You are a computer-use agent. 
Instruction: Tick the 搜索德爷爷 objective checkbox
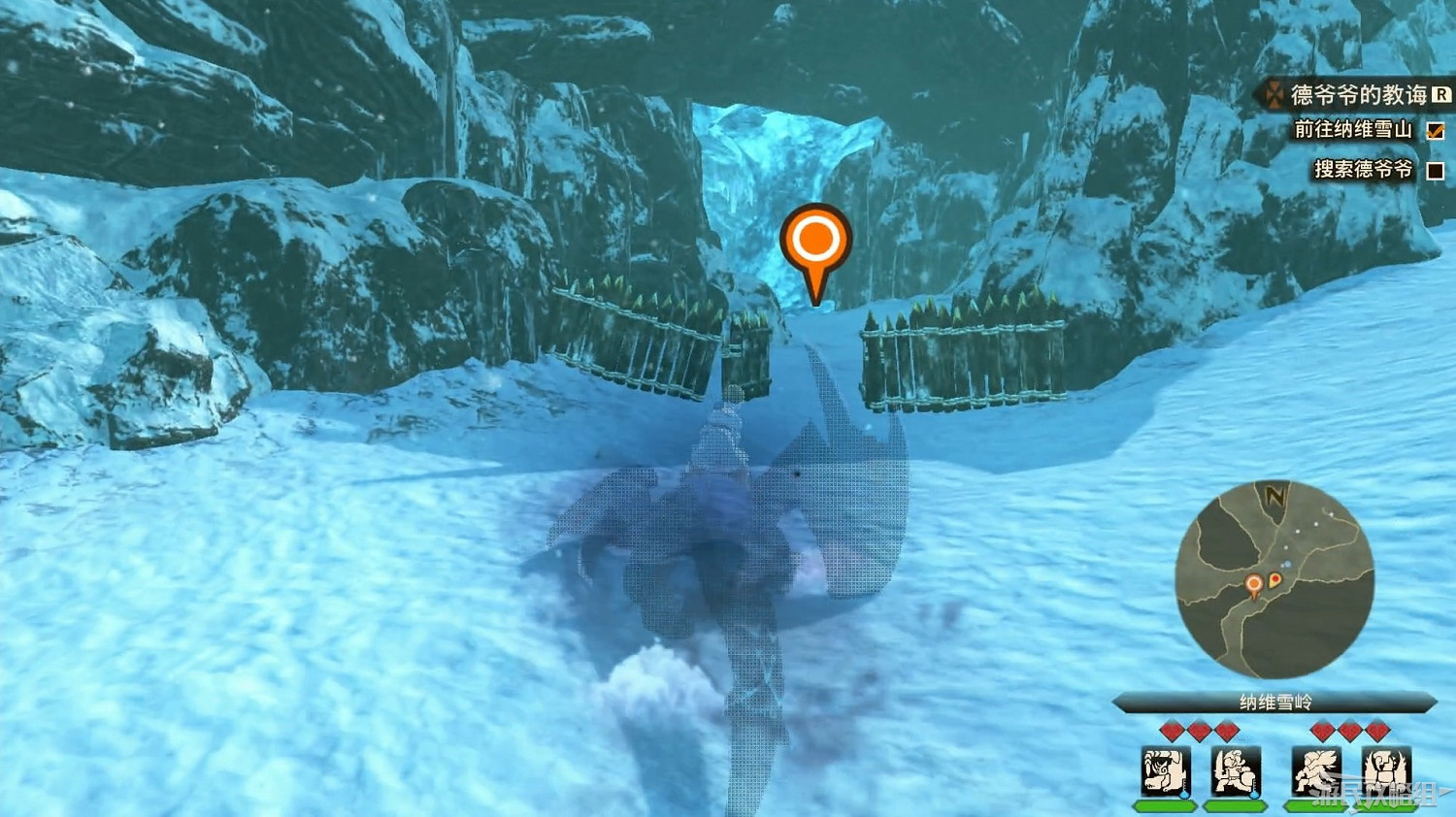tap(1438, 171)
